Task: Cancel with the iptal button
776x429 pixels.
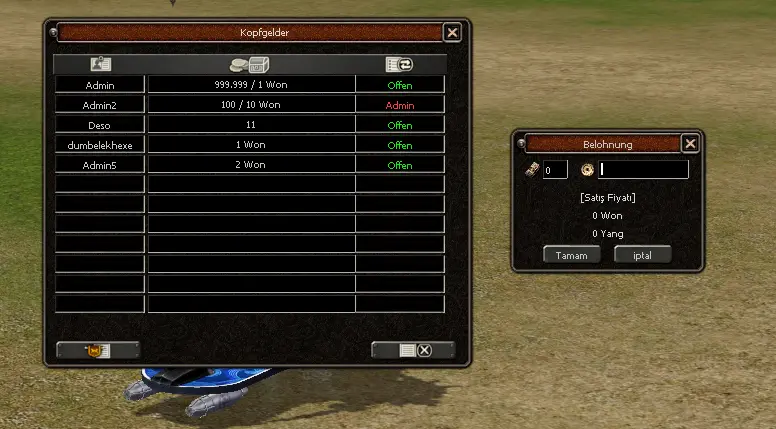Action: click(x=642, y=254)
